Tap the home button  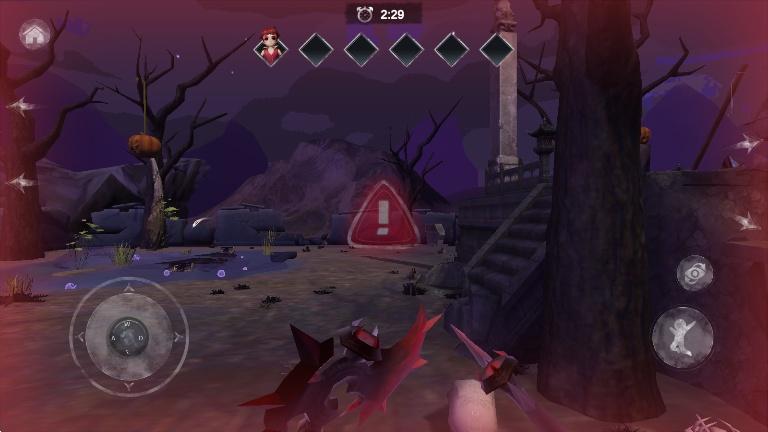[35, 35]
